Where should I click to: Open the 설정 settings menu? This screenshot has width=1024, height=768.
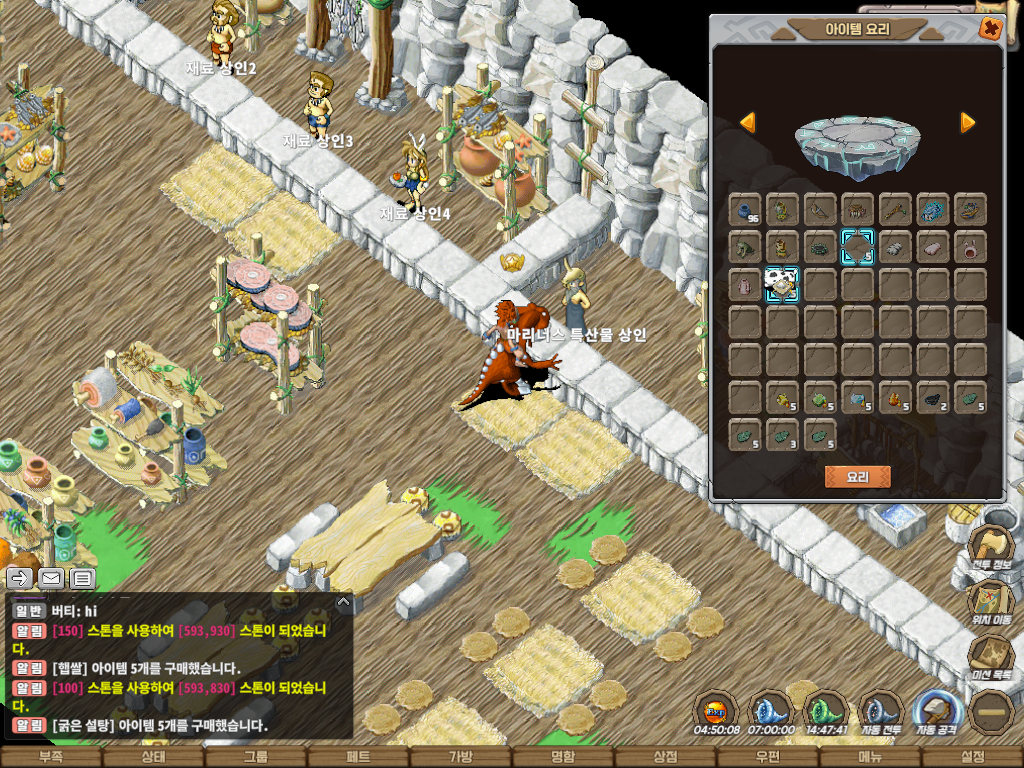pos(972,757)
